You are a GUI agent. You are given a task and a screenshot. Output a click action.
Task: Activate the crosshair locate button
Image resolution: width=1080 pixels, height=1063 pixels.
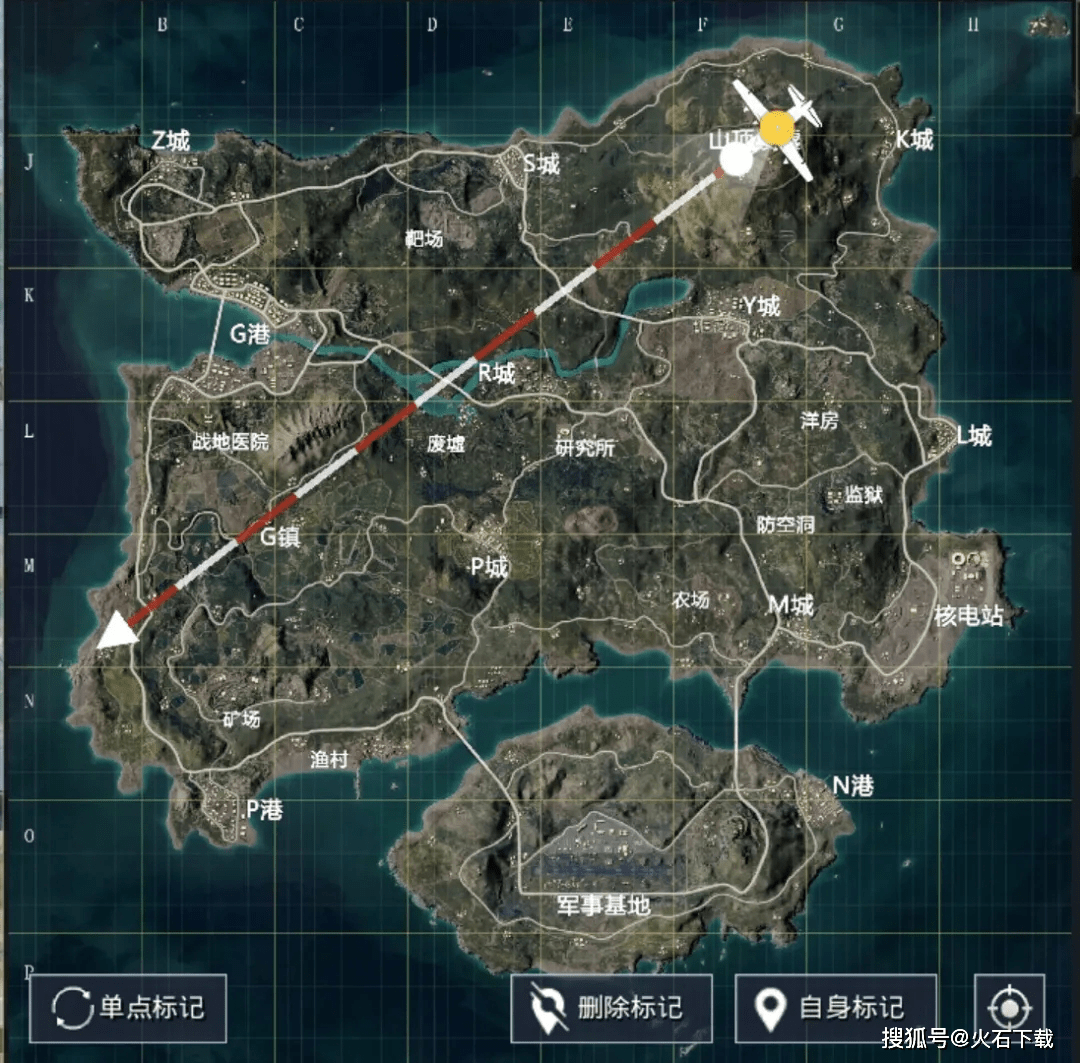tap(1009, 1008)
